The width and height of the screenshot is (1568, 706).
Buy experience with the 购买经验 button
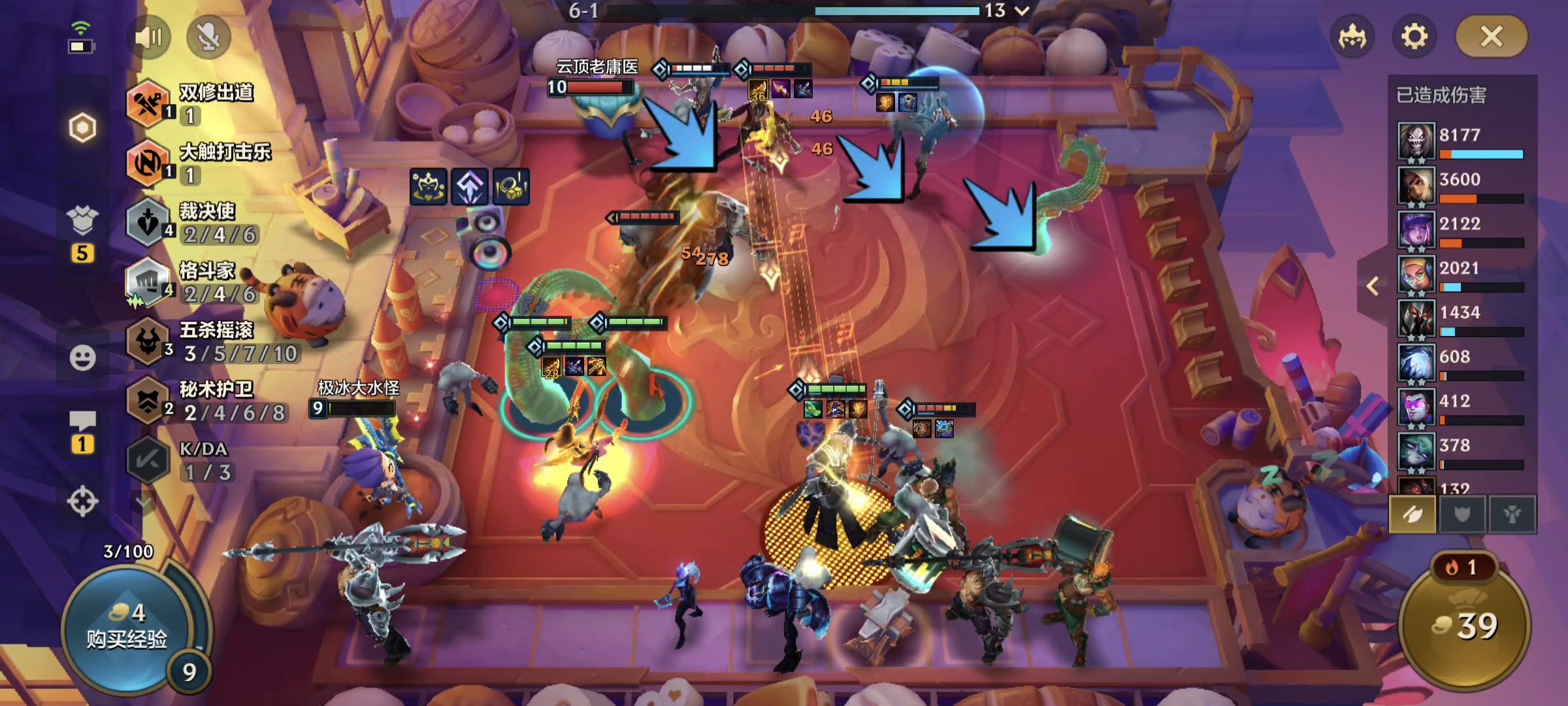pos(127,628)
